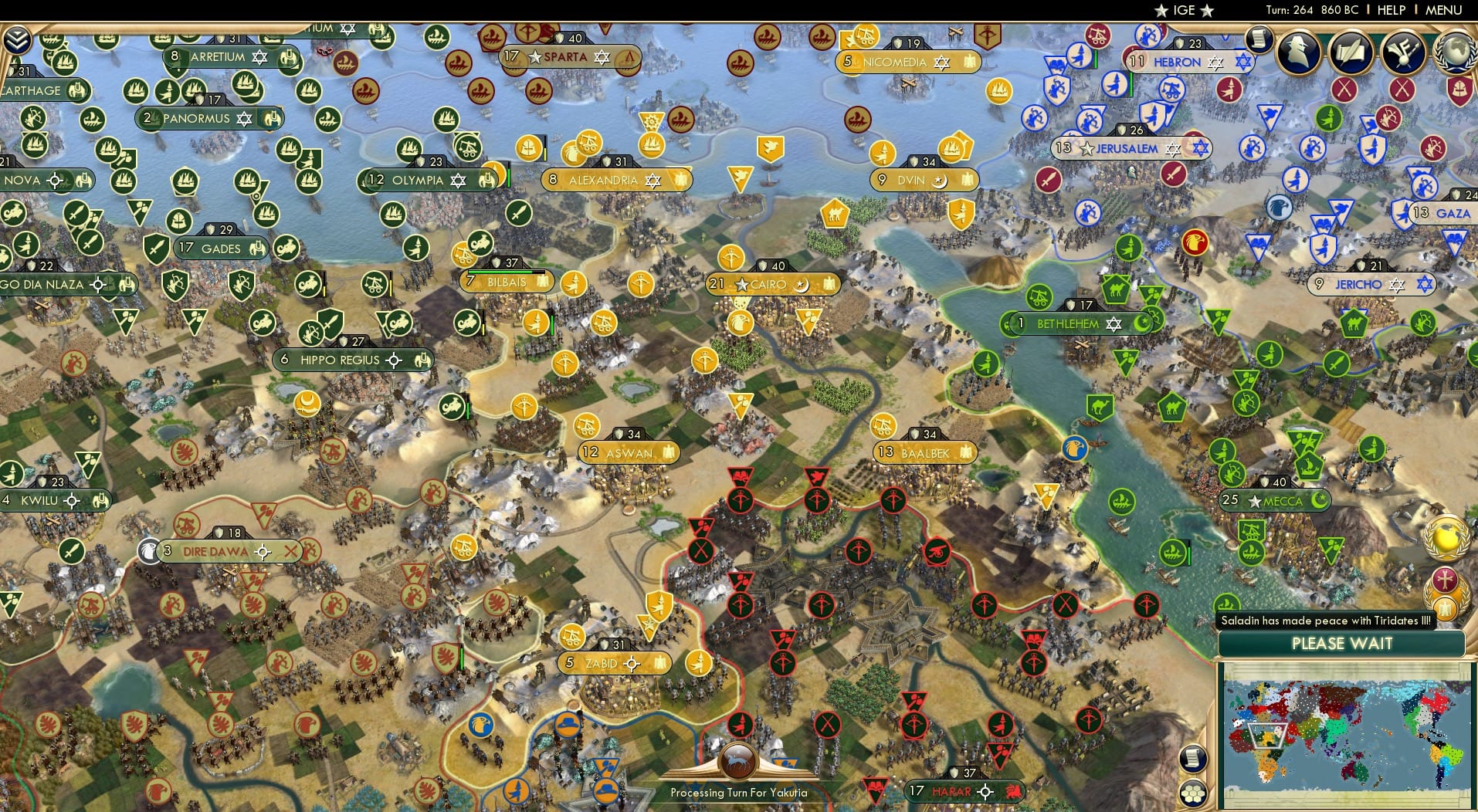
Task: Open the HELP item in the top bar
Action: coord(1390,10)
